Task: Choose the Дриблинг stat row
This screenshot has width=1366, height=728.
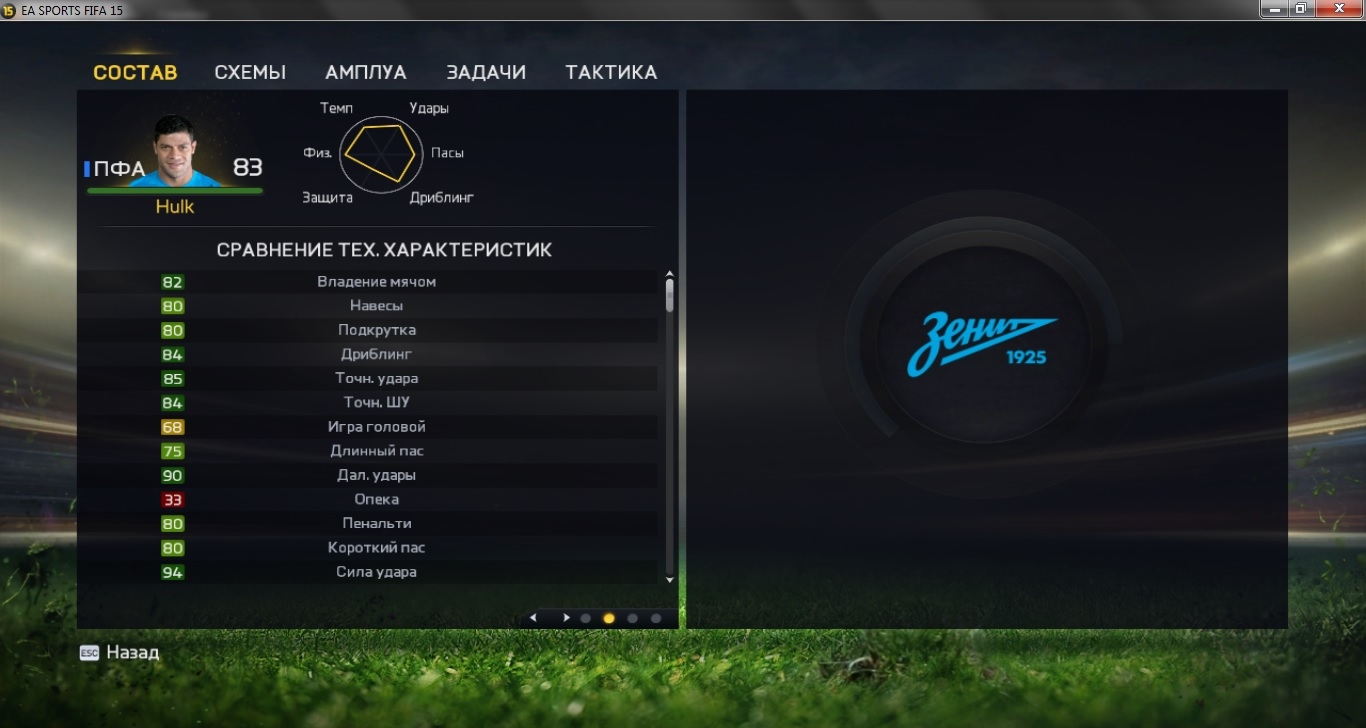Action: pos(376,354)
